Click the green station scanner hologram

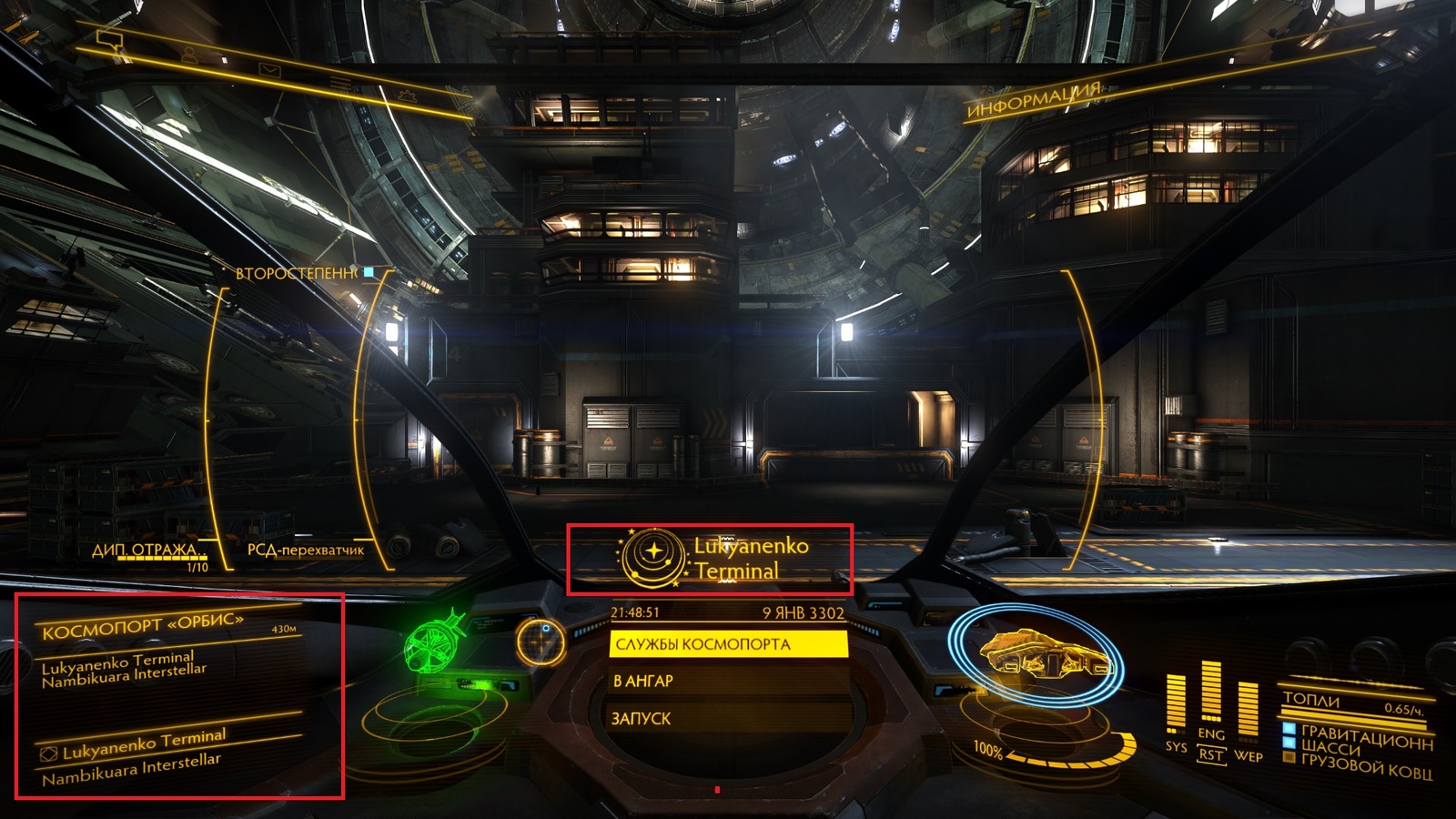pos(435,646)
